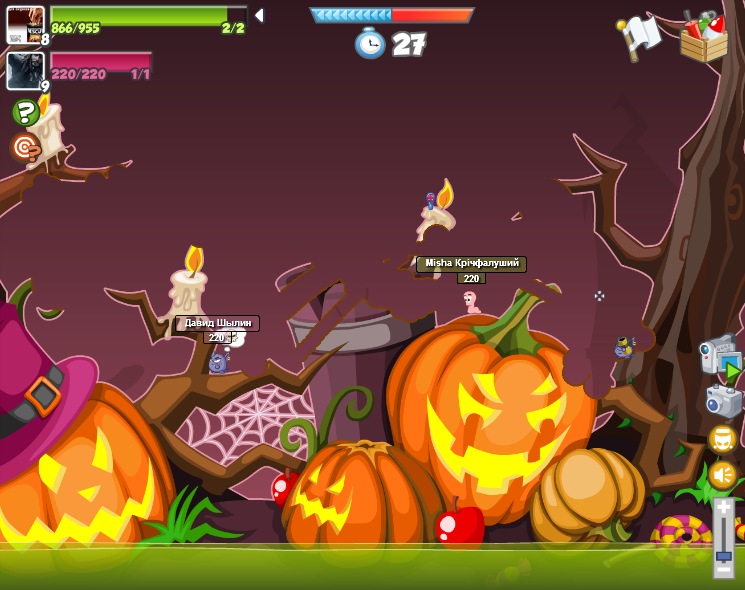Collapse the team panel with the white arrow
Viewport: 745px width, 590px height.
[x=259, y=15]
